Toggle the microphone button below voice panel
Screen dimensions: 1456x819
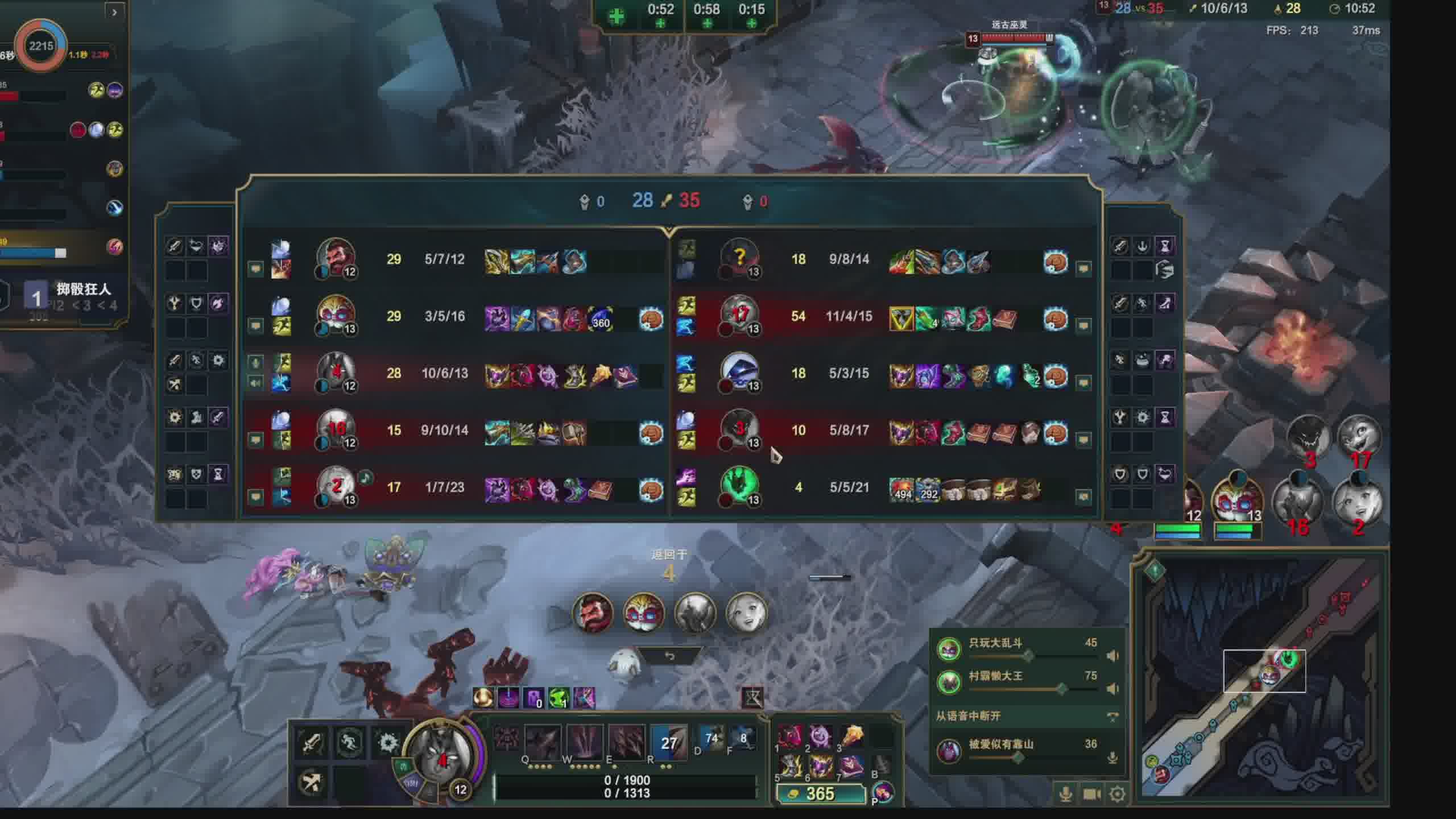tap(1066, 794)
